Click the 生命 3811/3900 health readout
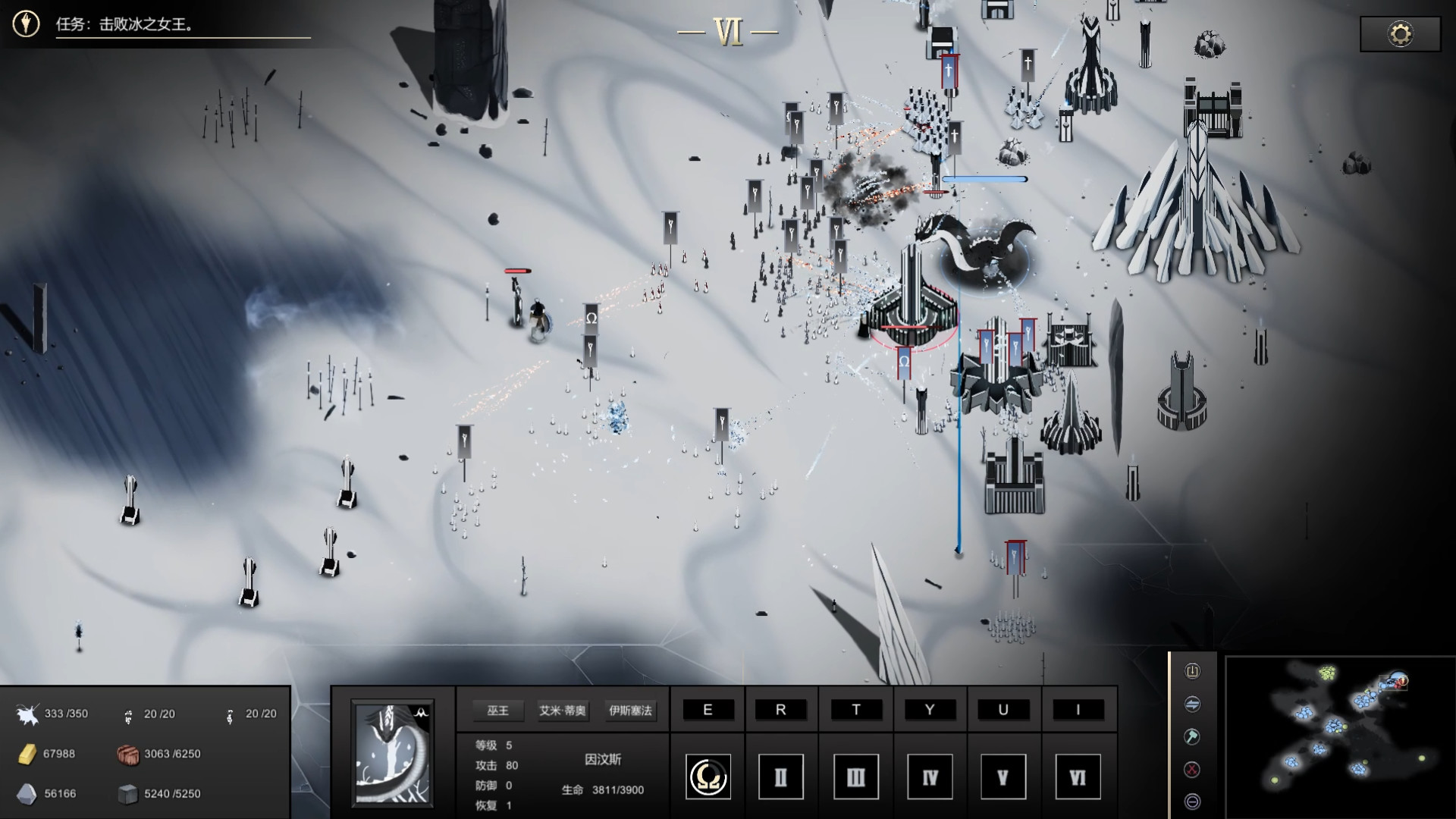This screenshot has width=1456, height=819. pos(603,789)
